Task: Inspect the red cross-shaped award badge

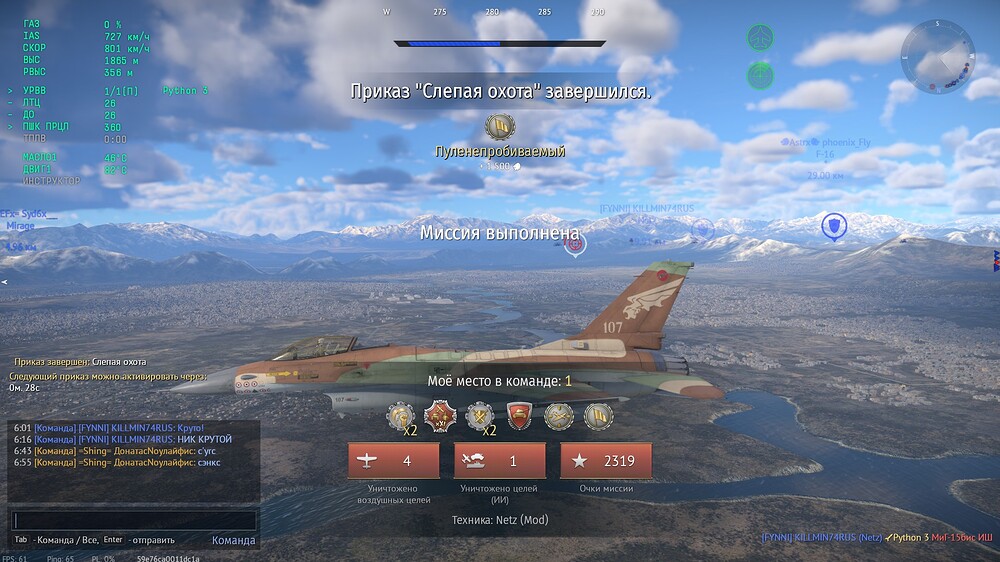Action: tap(440, 415)
